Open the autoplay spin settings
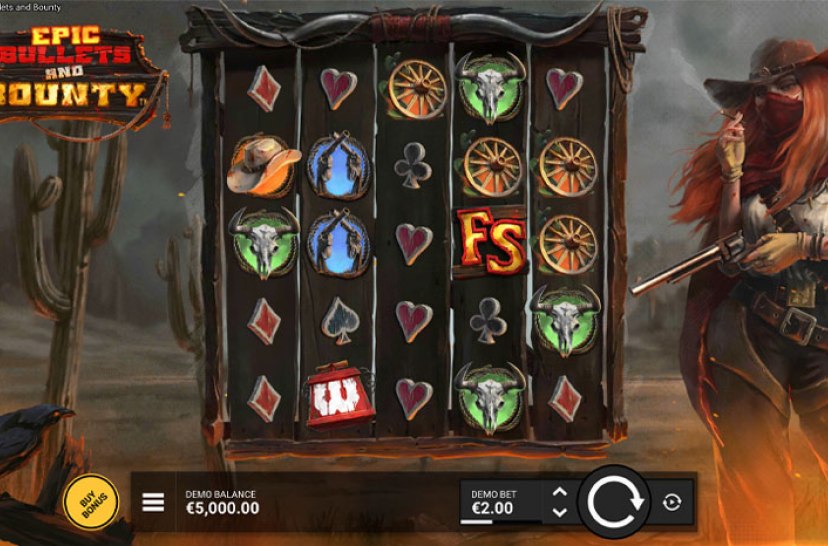 [672, 502]
